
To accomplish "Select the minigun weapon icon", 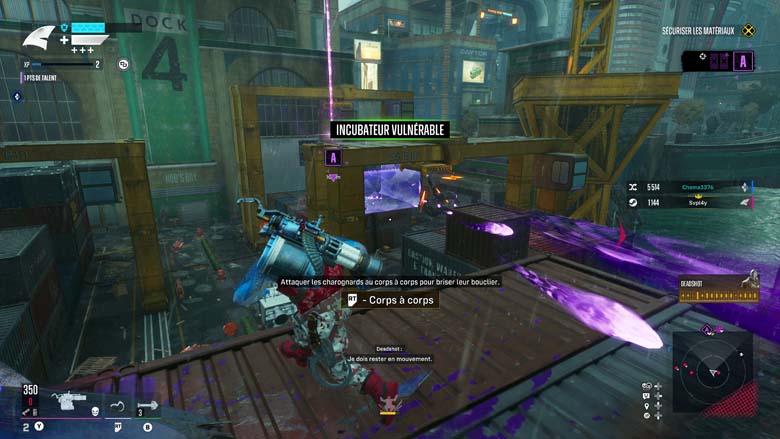I will pyautogui.click(x=69, y=401).
